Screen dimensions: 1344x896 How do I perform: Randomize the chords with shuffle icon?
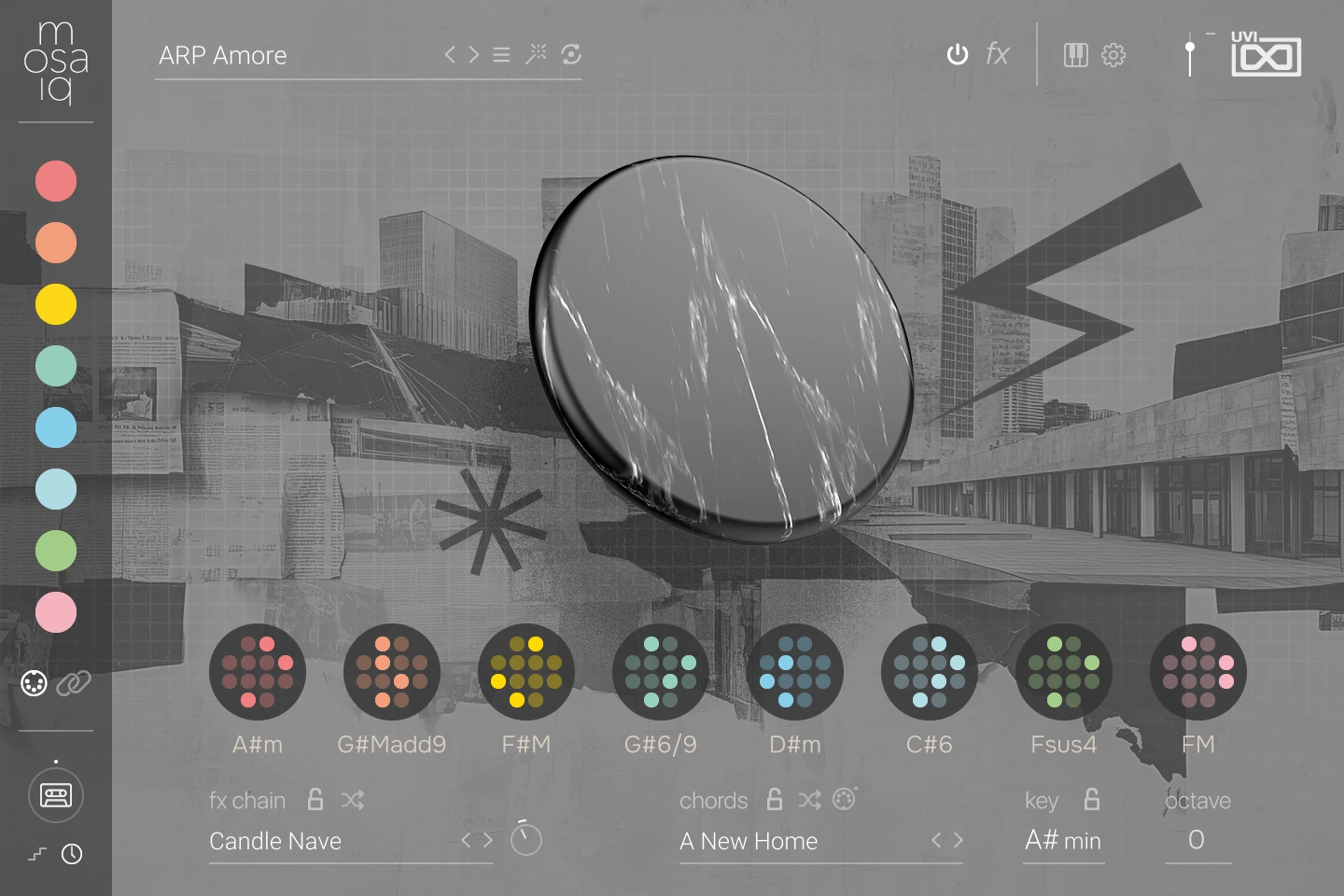pos(809,800)
